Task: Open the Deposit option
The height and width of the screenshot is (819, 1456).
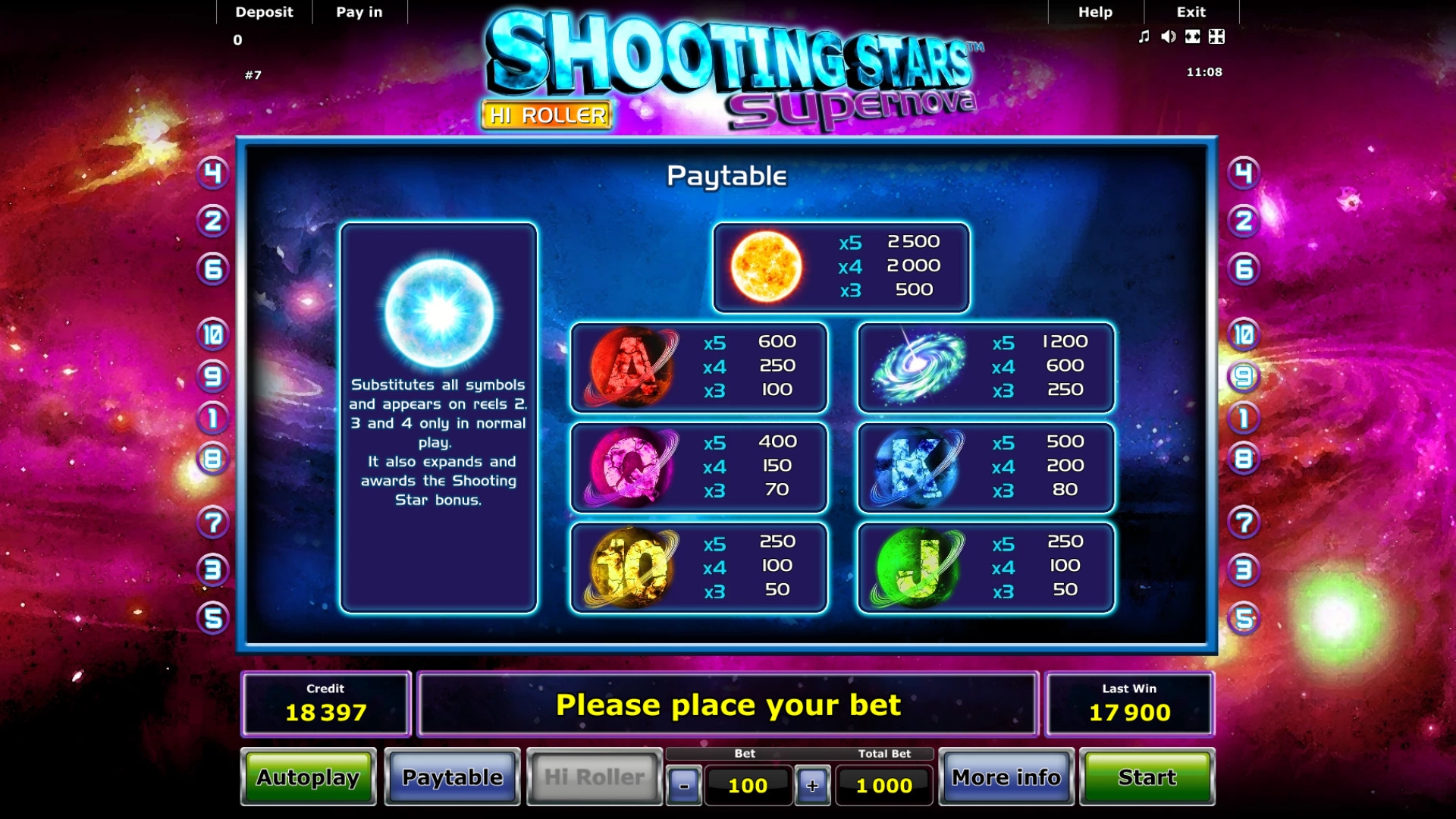Action: coord(264,12)
